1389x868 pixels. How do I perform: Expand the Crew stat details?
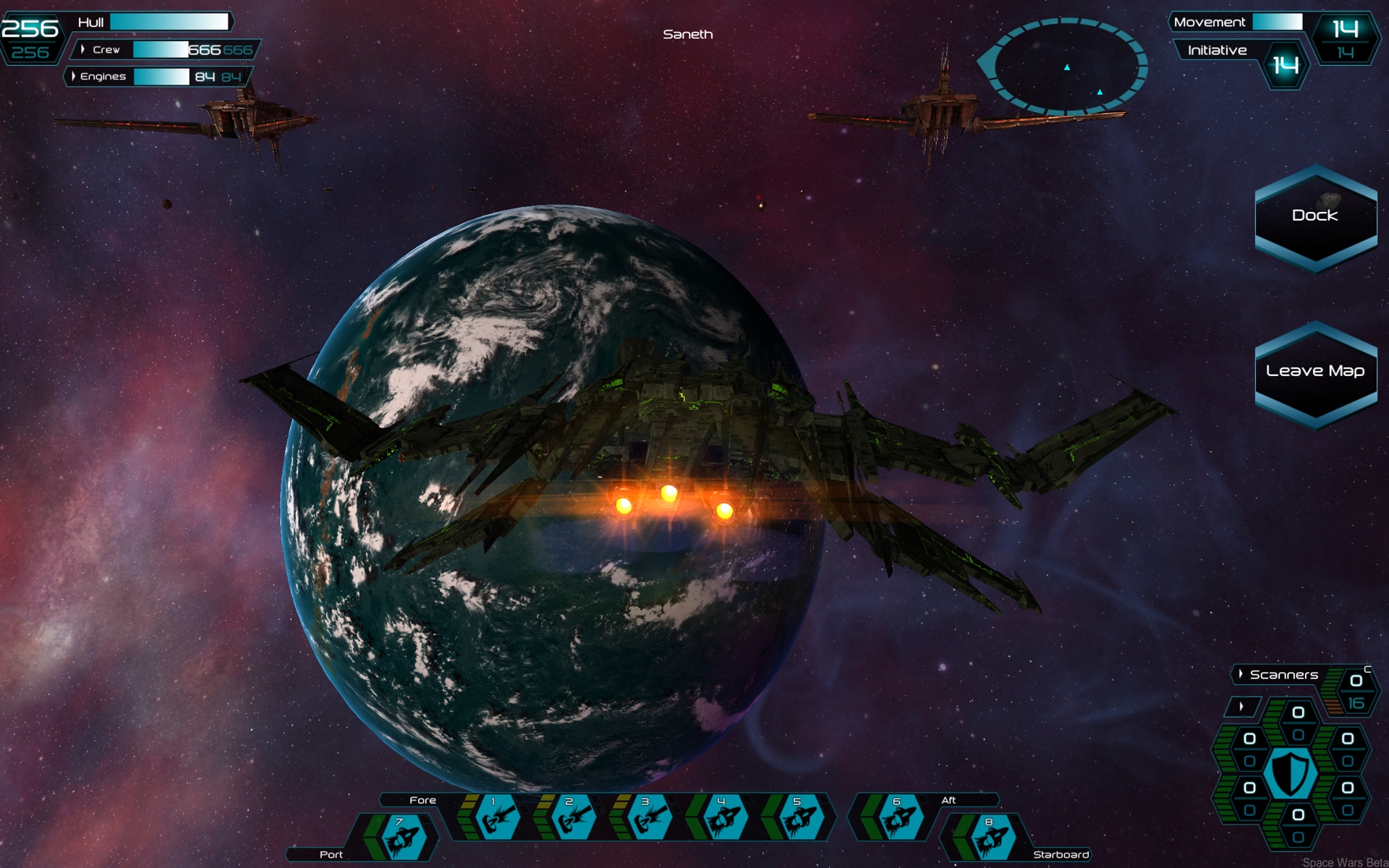[x=83, y=50]
